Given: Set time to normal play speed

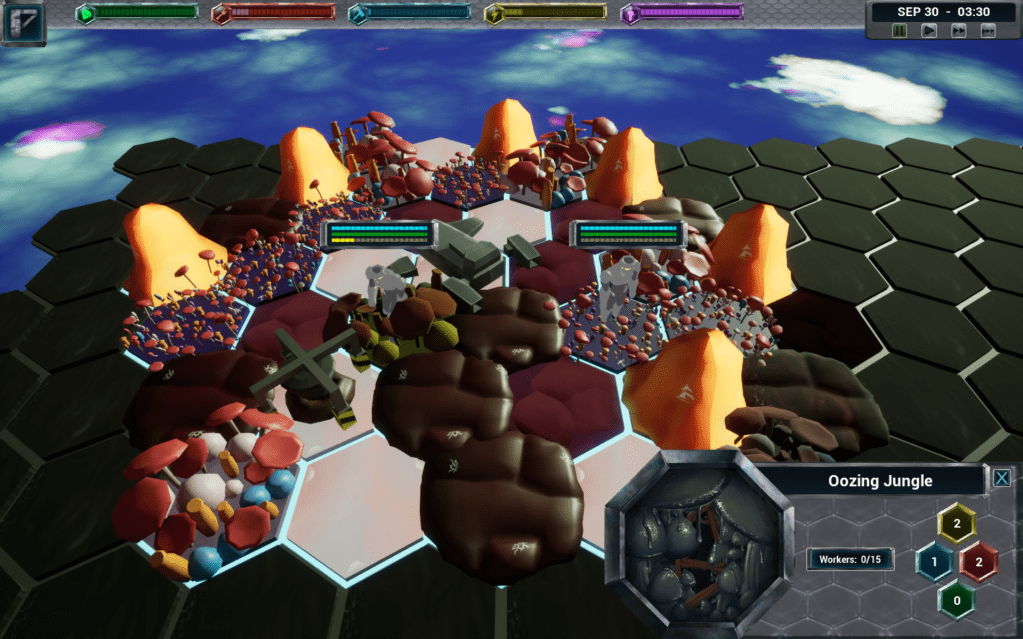Looking at the screenshot, I should (x=929, y=31).
